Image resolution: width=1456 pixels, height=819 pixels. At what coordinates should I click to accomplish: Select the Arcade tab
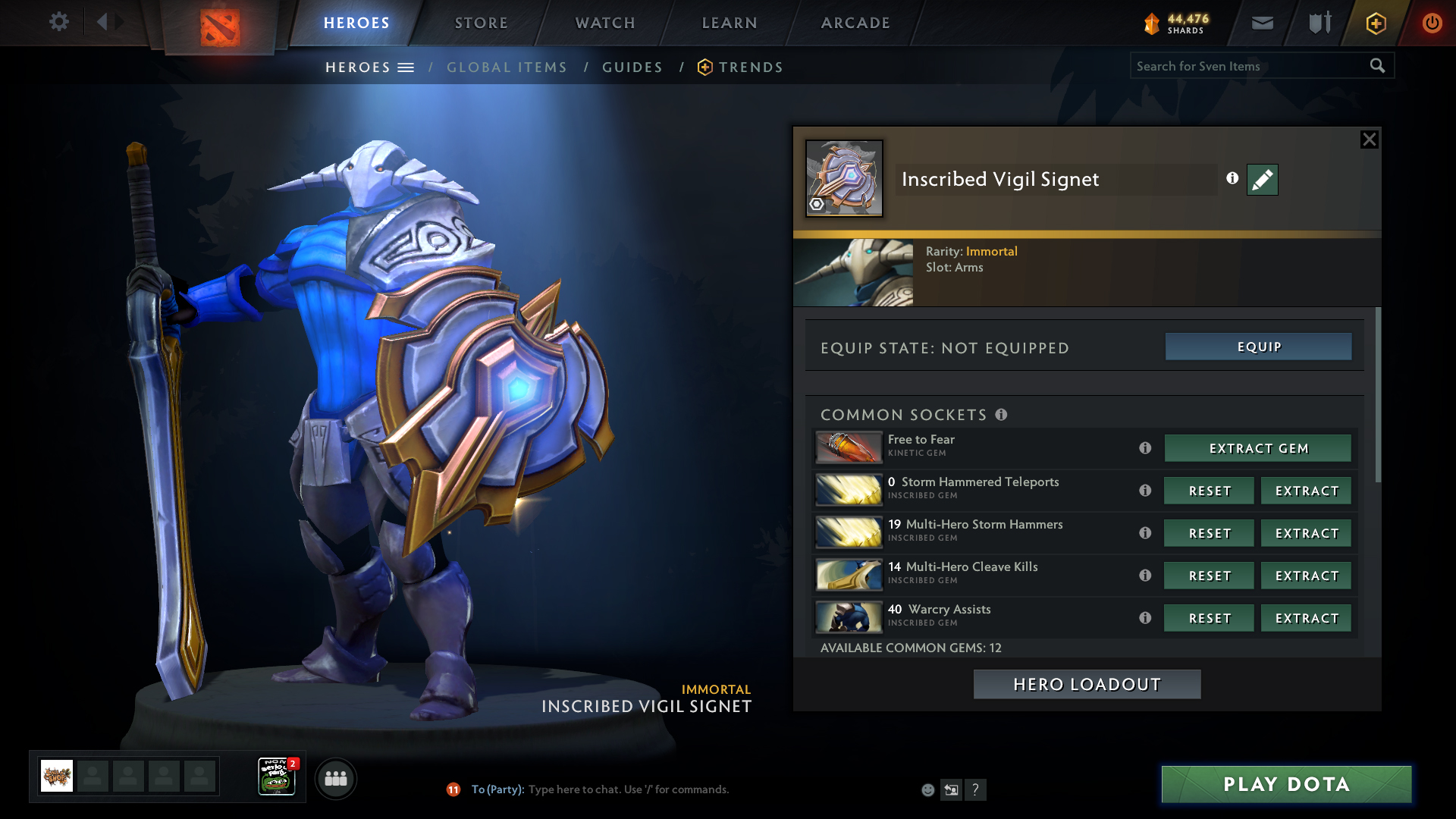point(855,24)
